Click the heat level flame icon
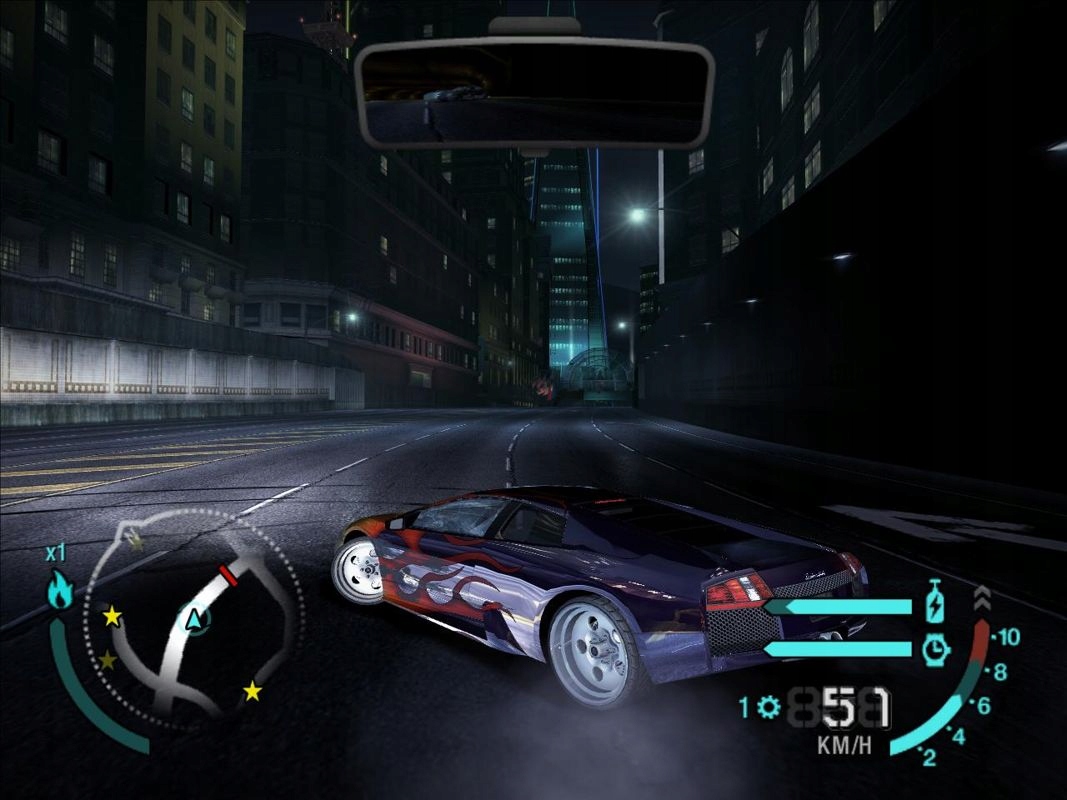This screenshot has width=1067, height=800. 60,592
